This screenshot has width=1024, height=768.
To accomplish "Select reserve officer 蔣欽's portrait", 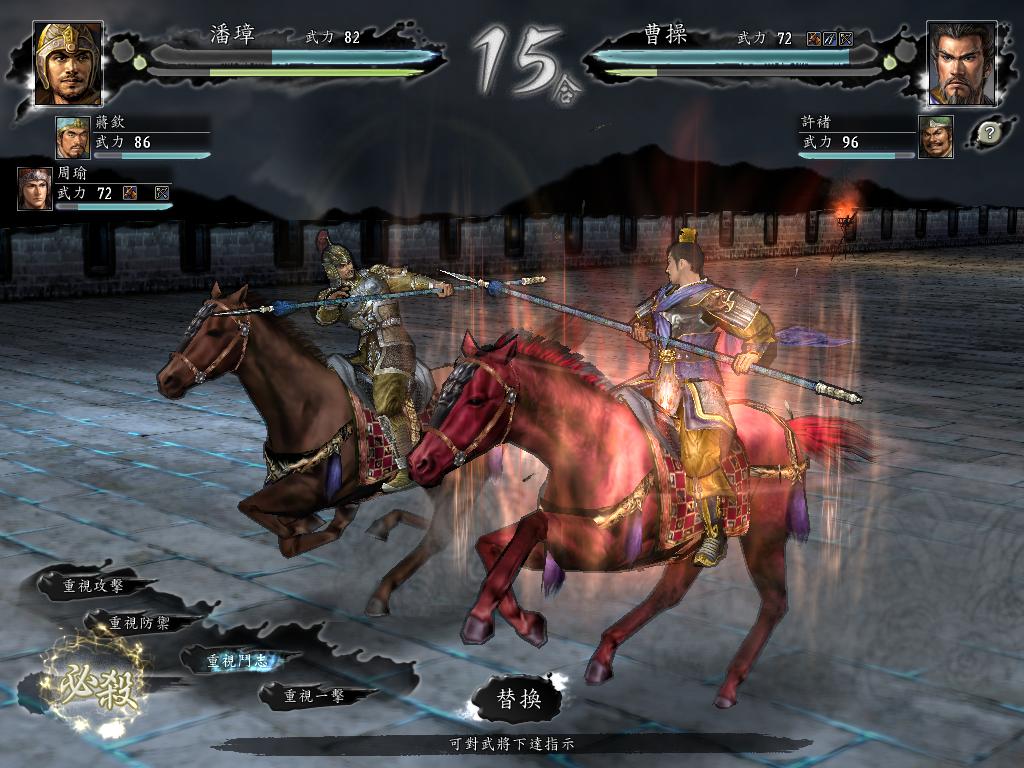I will point(72,138).
